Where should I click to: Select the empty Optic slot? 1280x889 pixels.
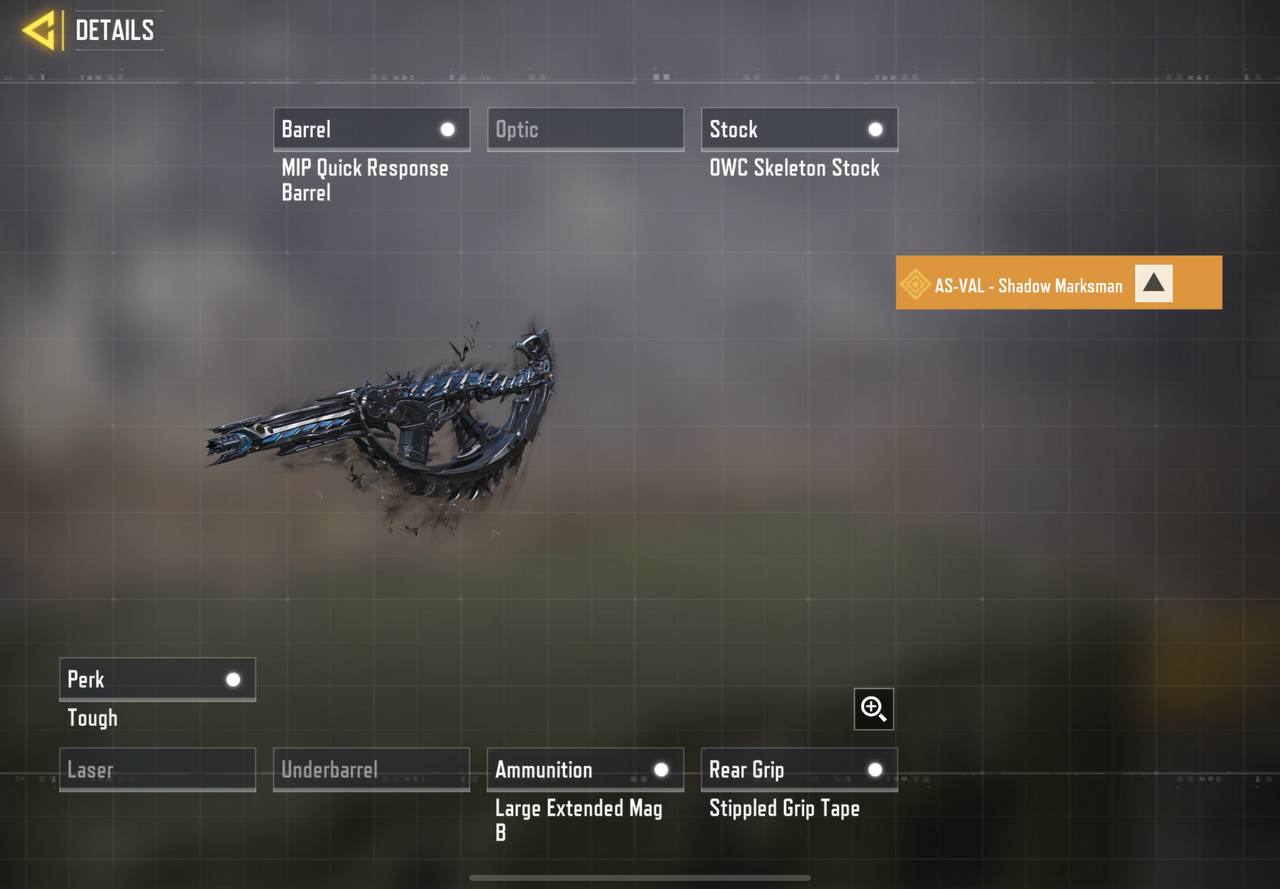pyautogui.click(x=585, y=129)
